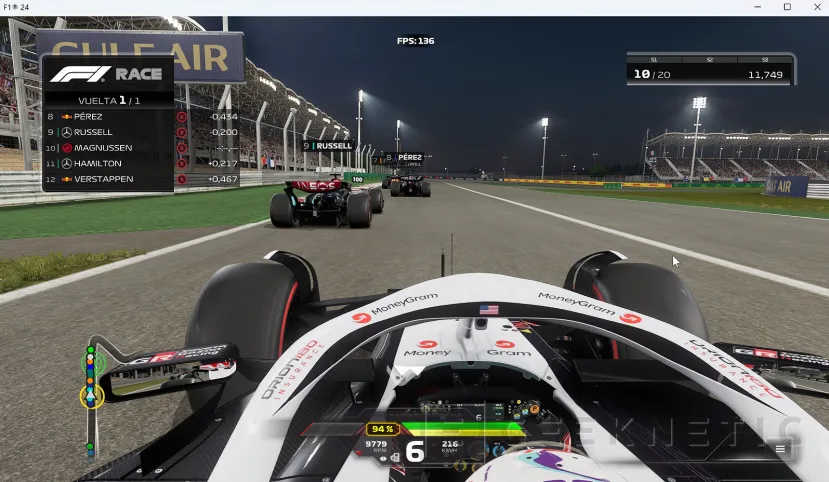
Task: Choose Magnussen's row in the standings
Action: [x=110, y=148]
